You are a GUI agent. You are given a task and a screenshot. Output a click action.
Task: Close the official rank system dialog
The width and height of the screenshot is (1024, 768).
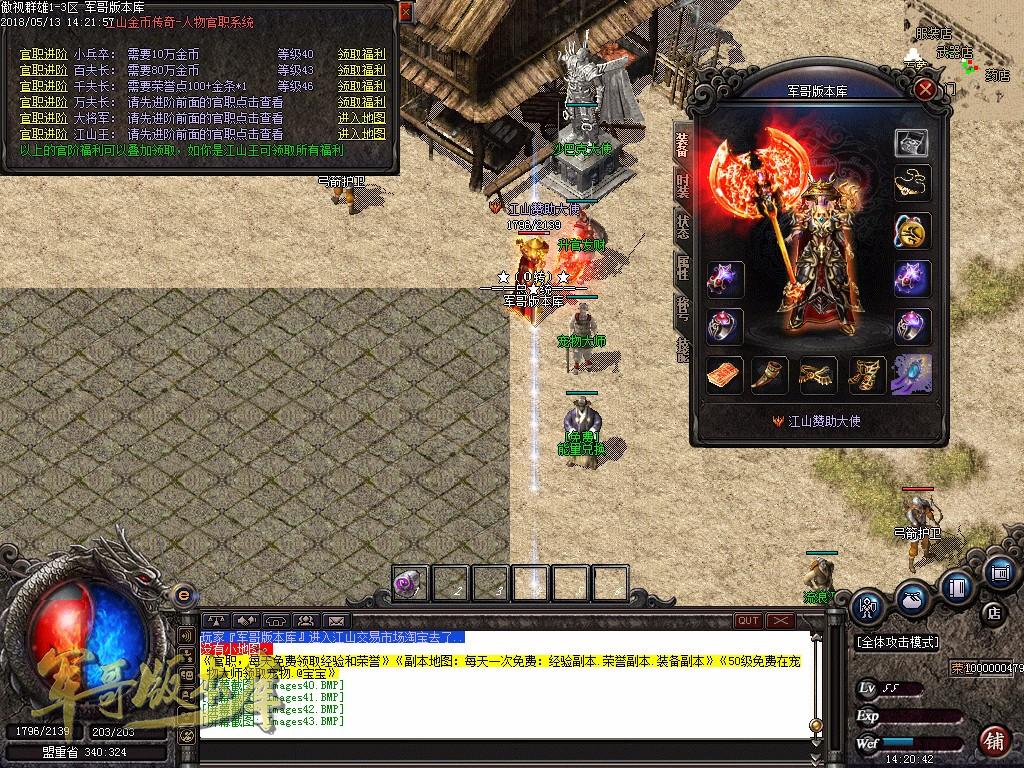[405, 11]
